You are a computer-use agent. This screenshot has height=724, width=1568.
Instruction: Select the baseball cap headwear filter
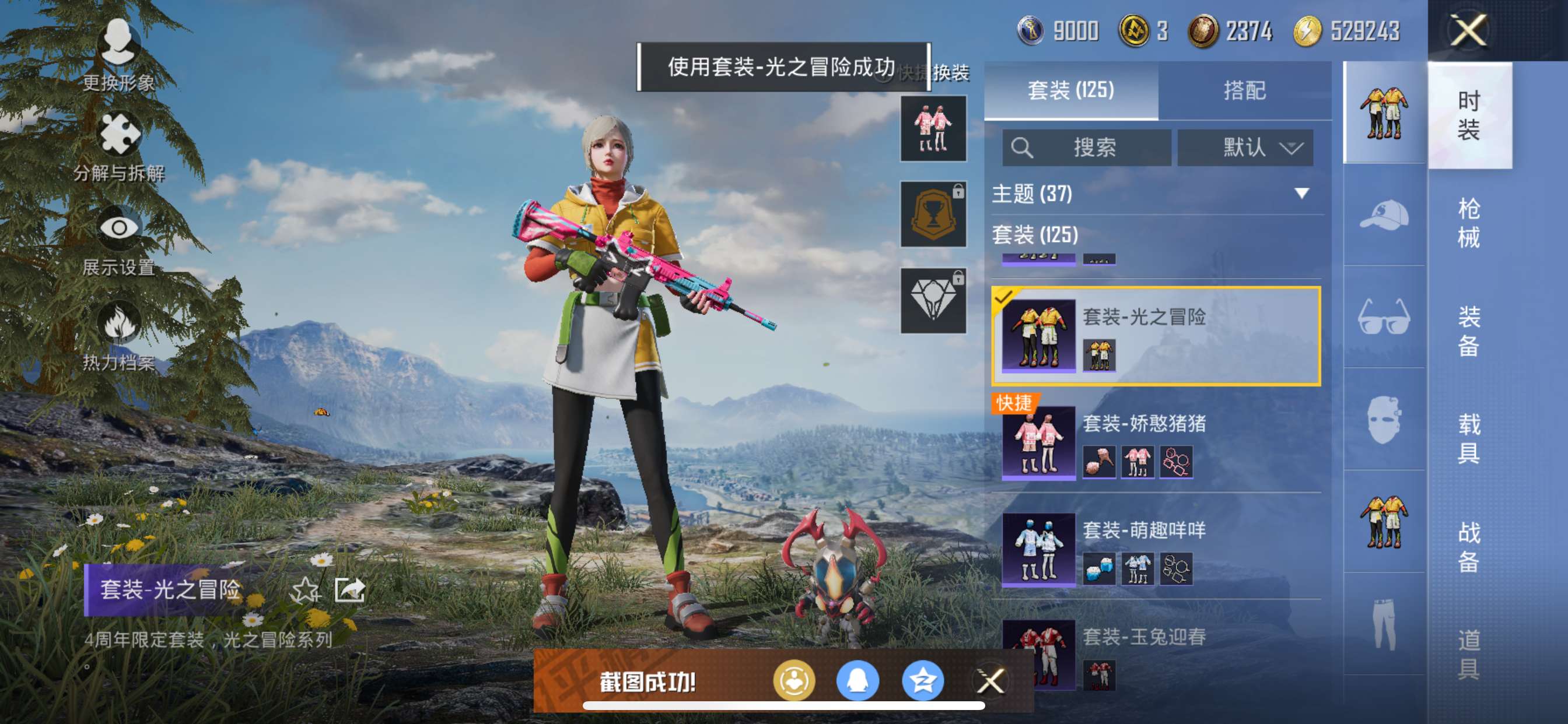(1384, 215)
